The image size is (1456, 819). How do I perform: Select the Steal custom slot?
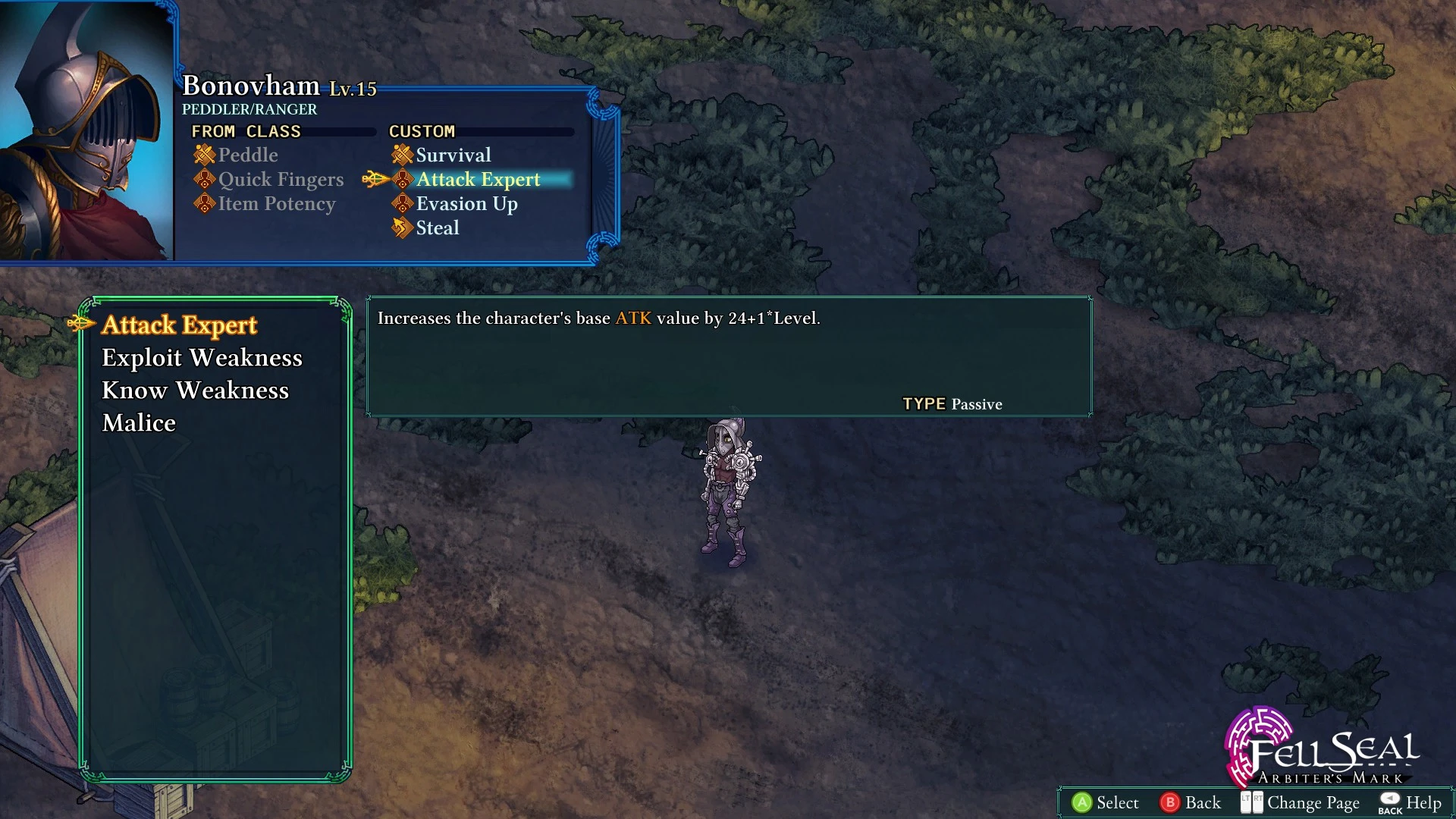(437, 228)
